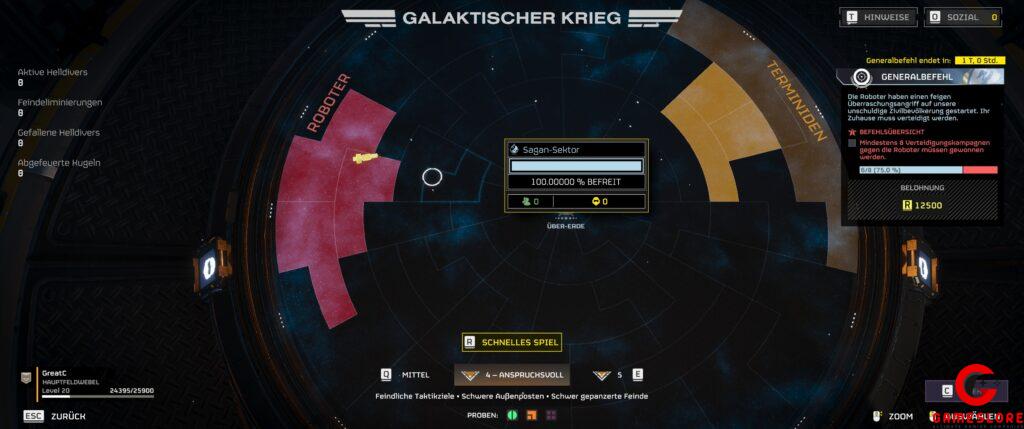Screen dimensions: 1024x429
Task: Select the 4 – Anspruchsvoll difficulty
Action: [x=512, y=375]
